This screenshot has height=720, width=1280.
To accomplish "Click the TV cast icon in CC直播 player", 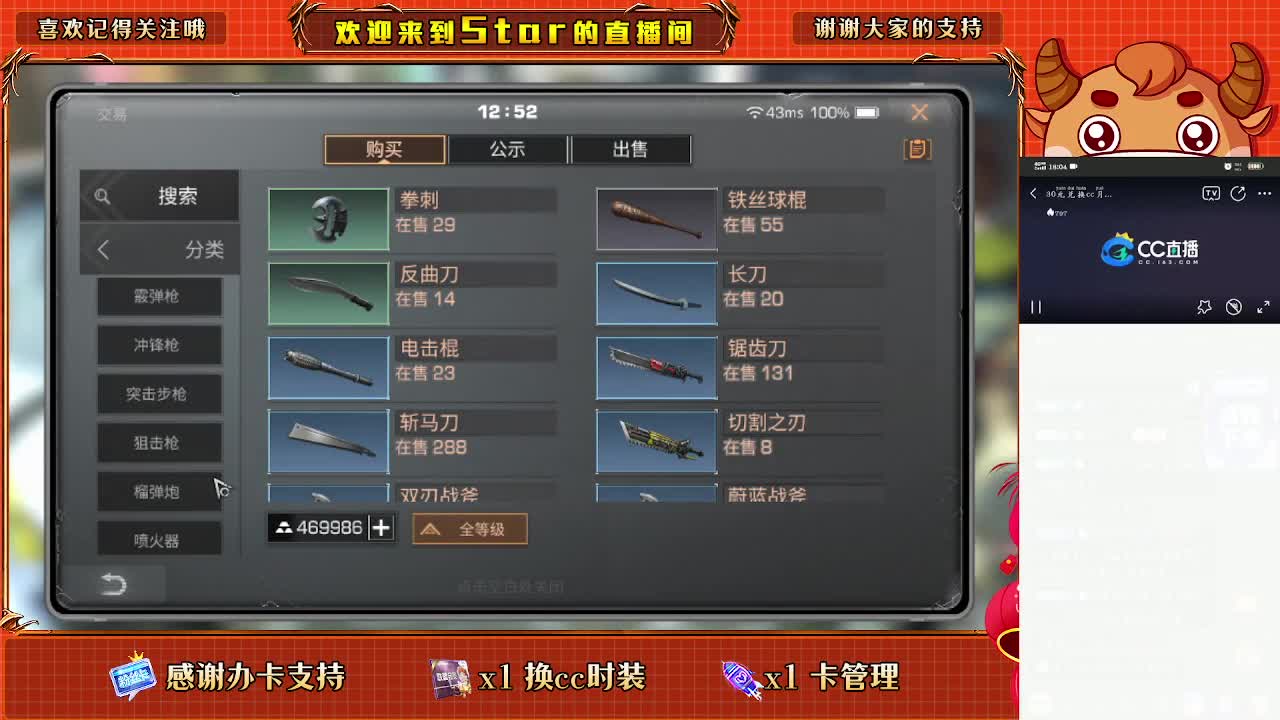I will (x=1212, y=194).
